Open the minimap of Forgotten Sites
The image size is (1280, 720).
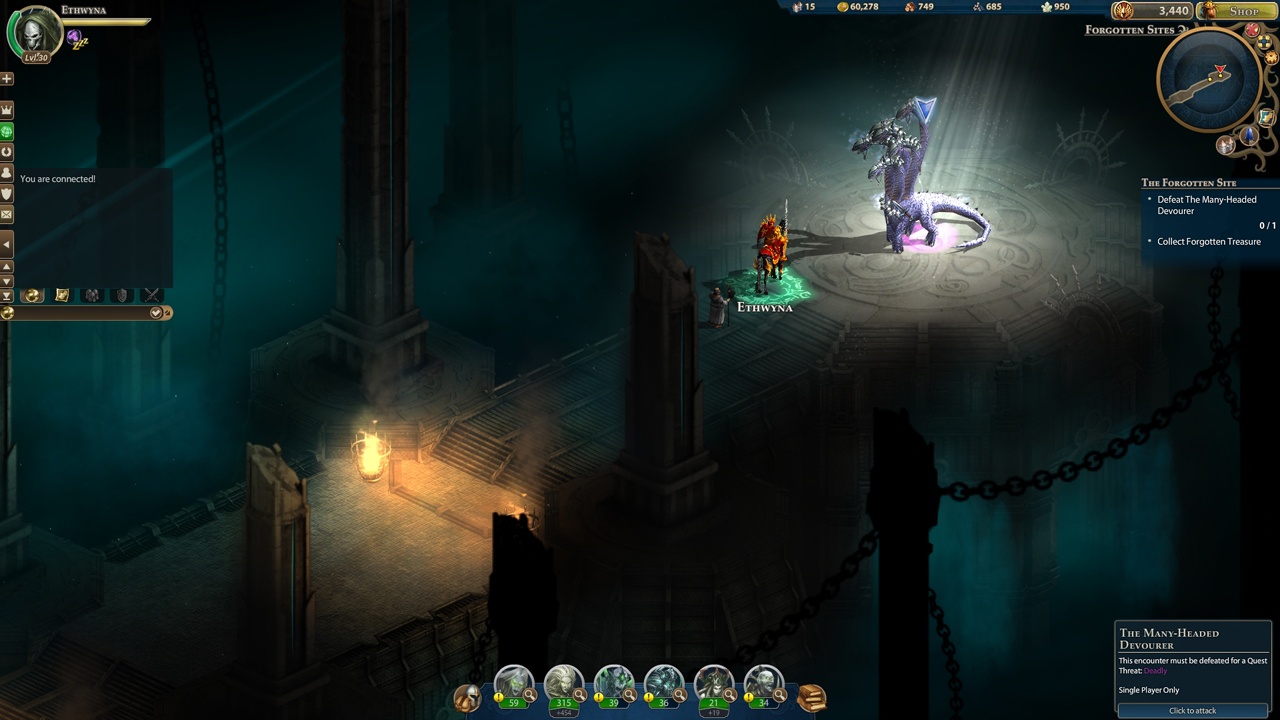point(1207,82)
